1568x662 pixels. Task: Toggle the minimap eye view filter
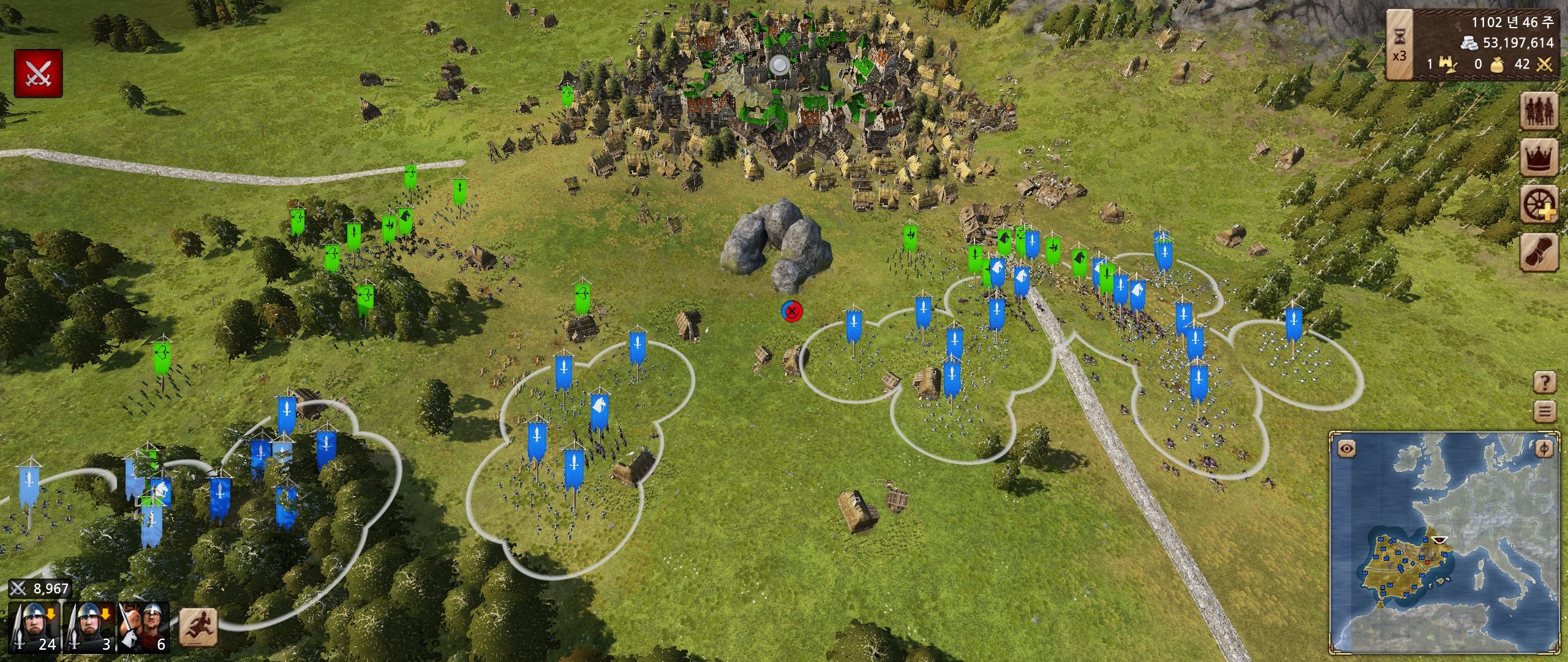pyautogui.click(x=1346, y=449)
